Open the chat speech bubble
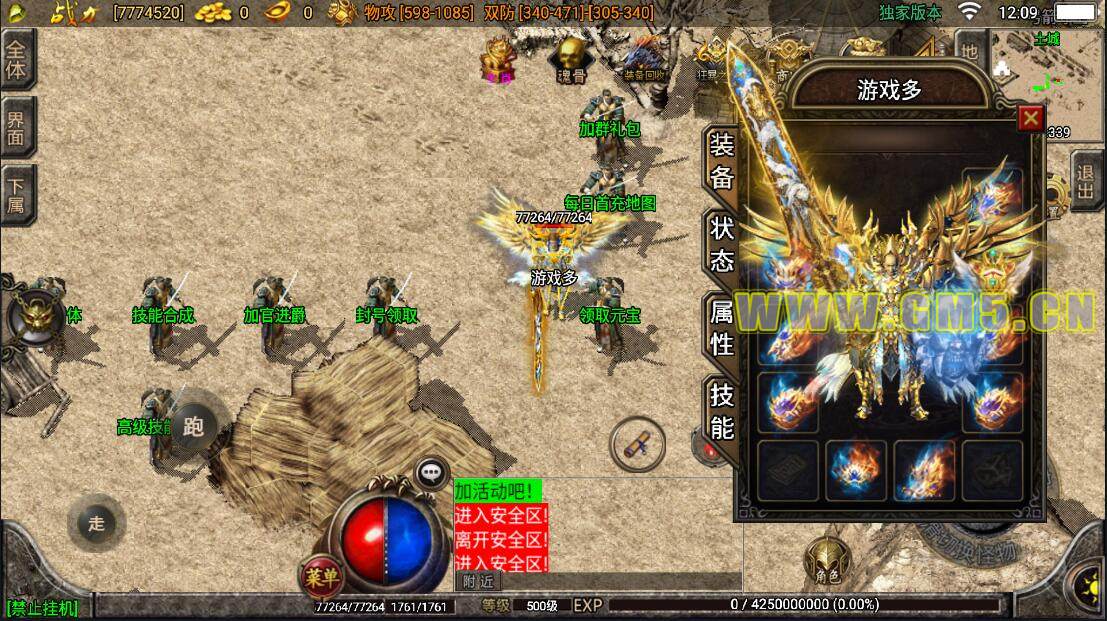The image size is (1107, 621). point(432,472)
